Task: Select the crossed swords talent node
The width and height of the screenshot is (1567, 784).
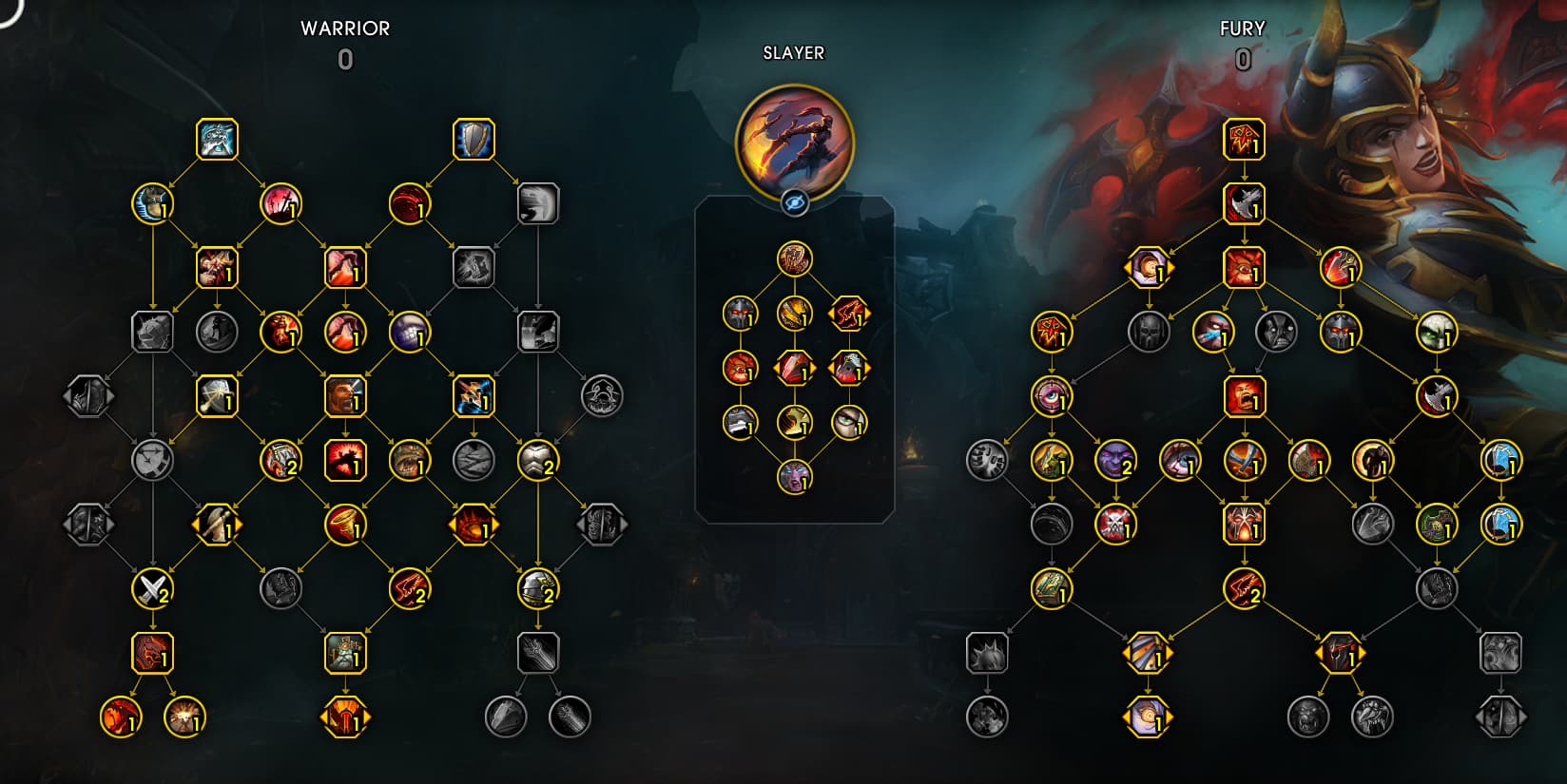Action: [x=152, y=589]
